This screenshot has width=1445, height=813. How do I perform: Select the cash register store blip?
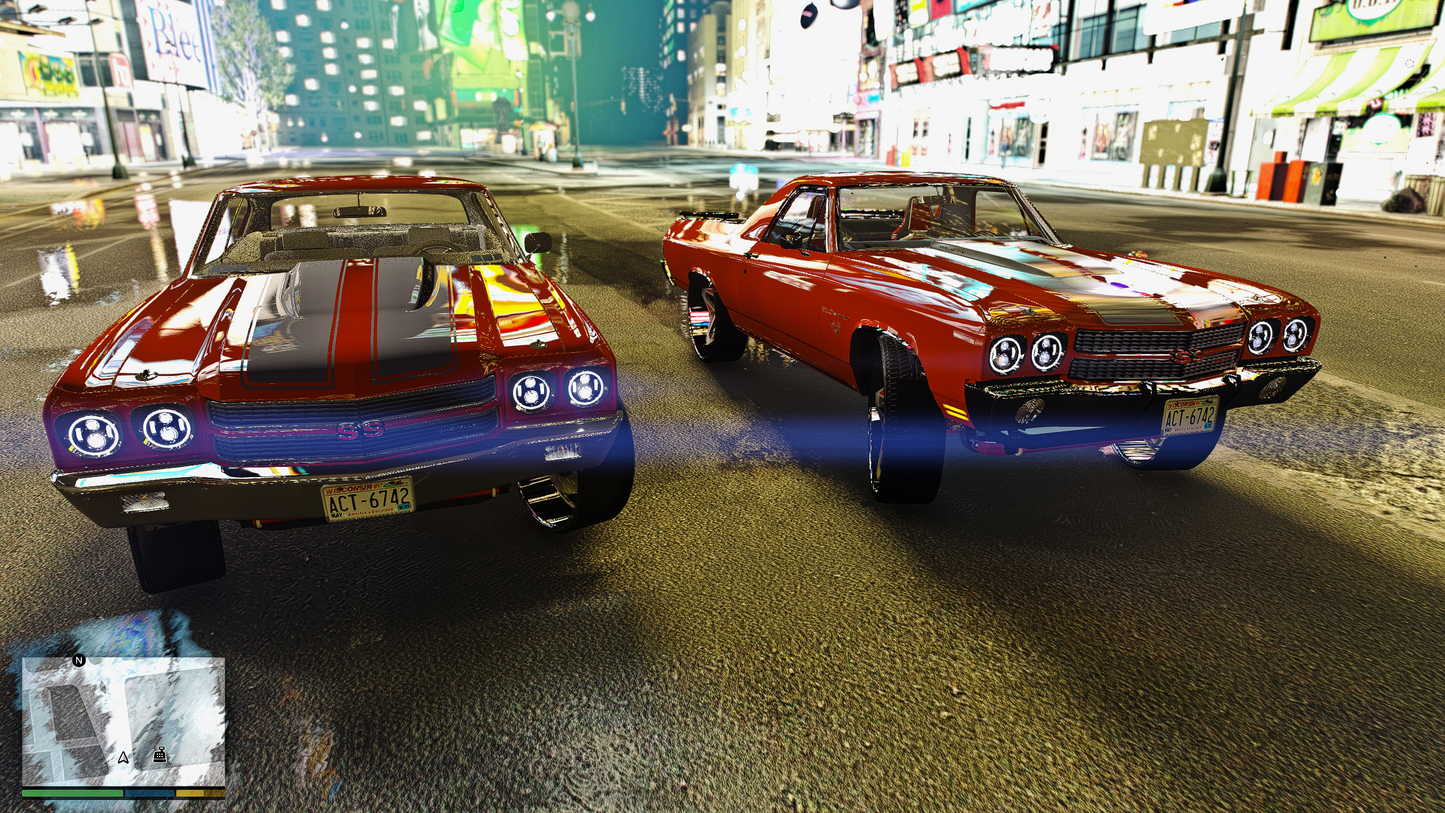point(160,755)
